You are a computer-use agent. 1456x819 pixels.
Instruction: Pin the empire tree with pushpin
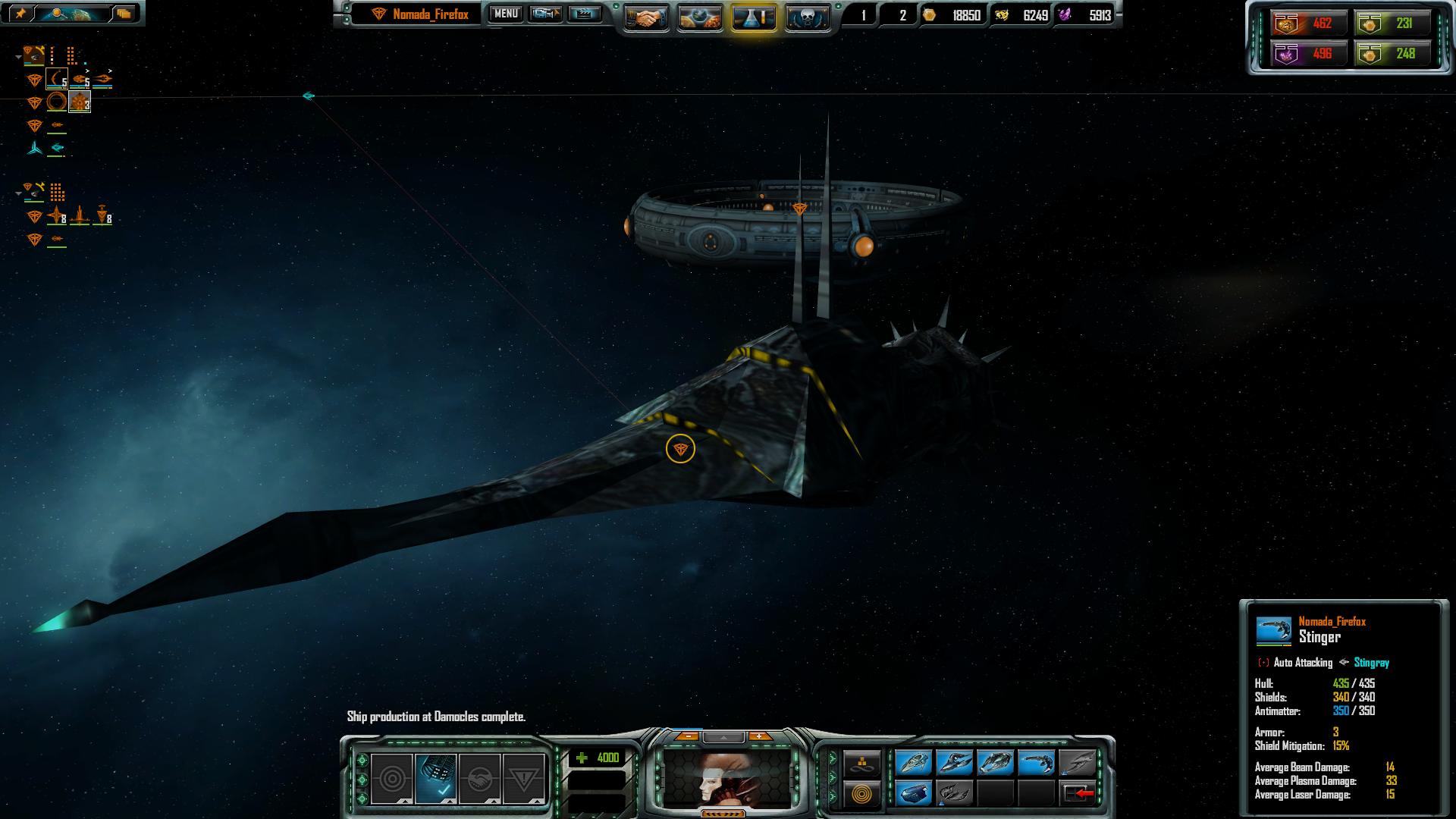click(20, 13)
